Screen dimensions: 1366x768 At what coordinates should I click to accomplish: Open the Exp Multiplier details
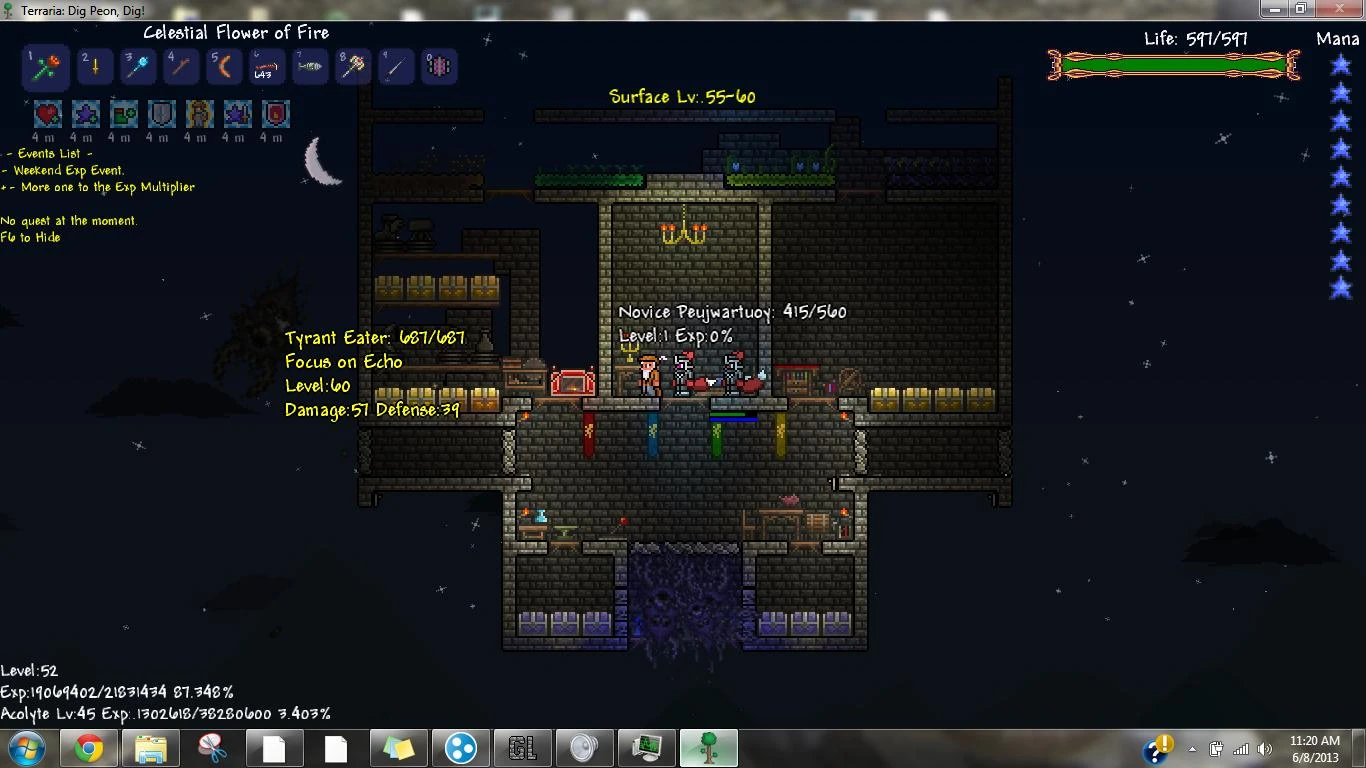tap(99, 187)
